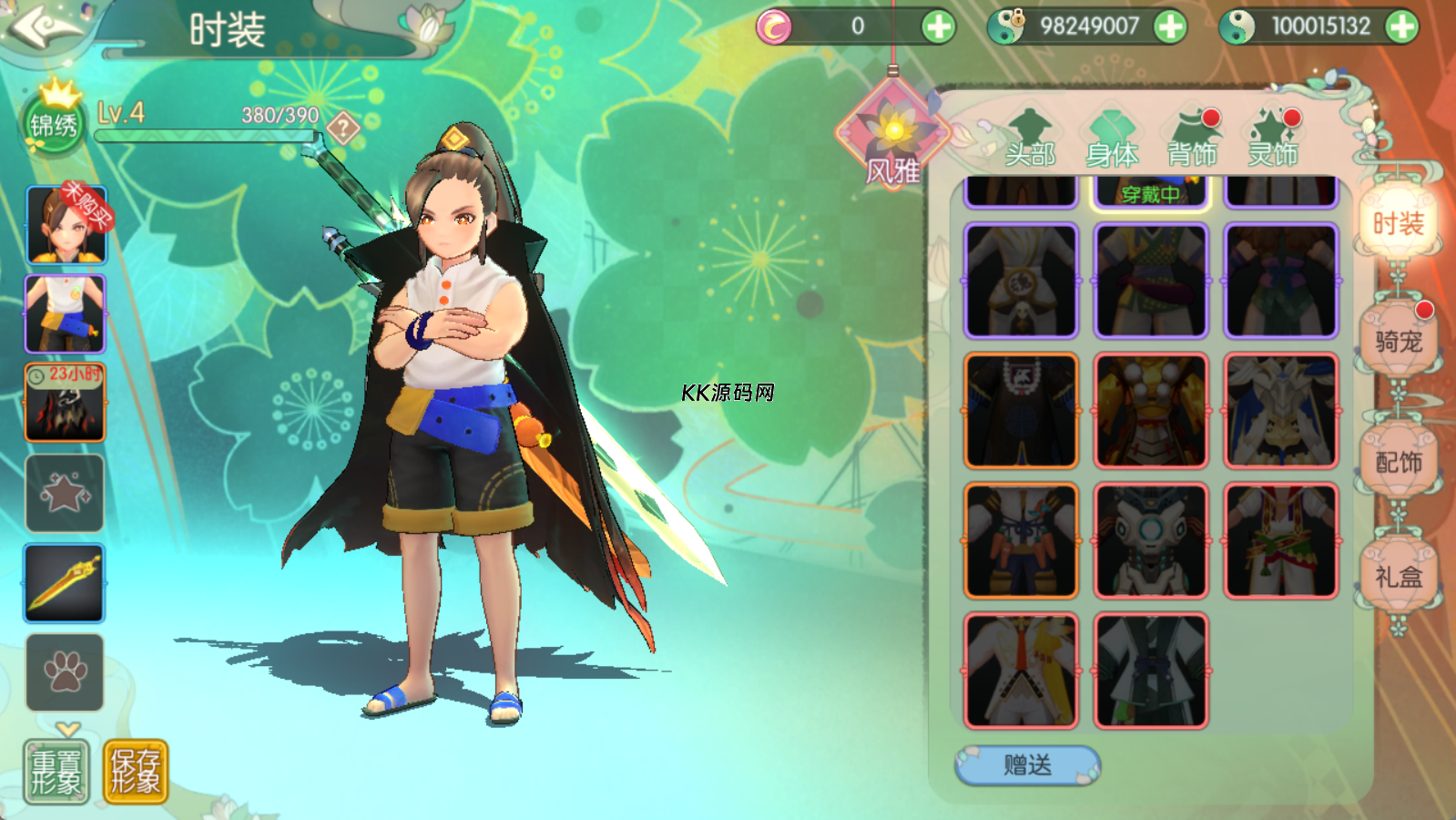This screenshot has width=1456, height=820.
Task: Open the paw print pet slot
Action: [65, 672]
